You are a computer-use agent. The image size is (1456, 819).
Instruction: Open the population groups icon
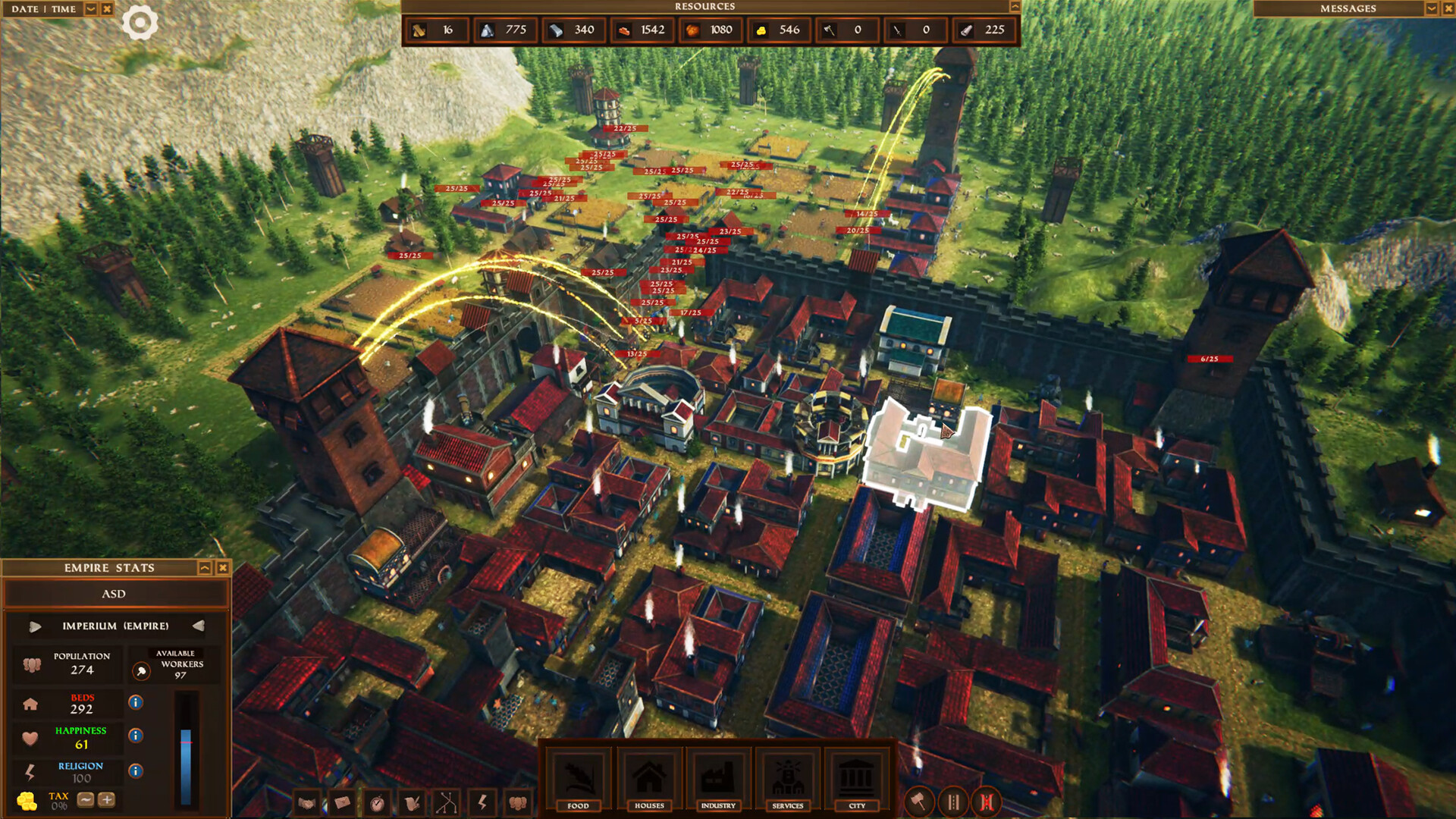[x=517, y=802]
